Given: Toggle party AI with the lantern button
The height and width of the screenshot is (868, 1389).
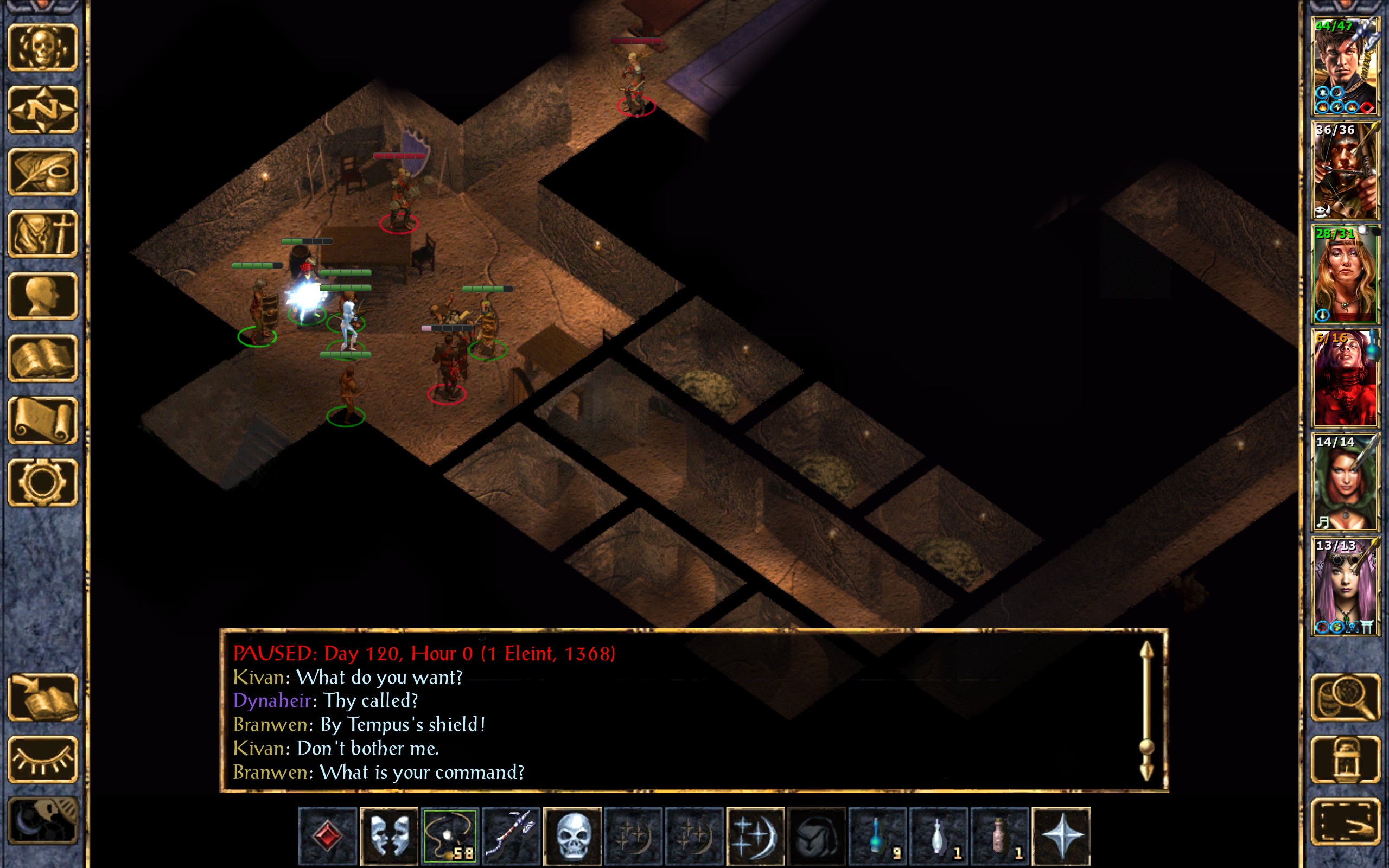Looking at the screenshot, I should 1346,759.
